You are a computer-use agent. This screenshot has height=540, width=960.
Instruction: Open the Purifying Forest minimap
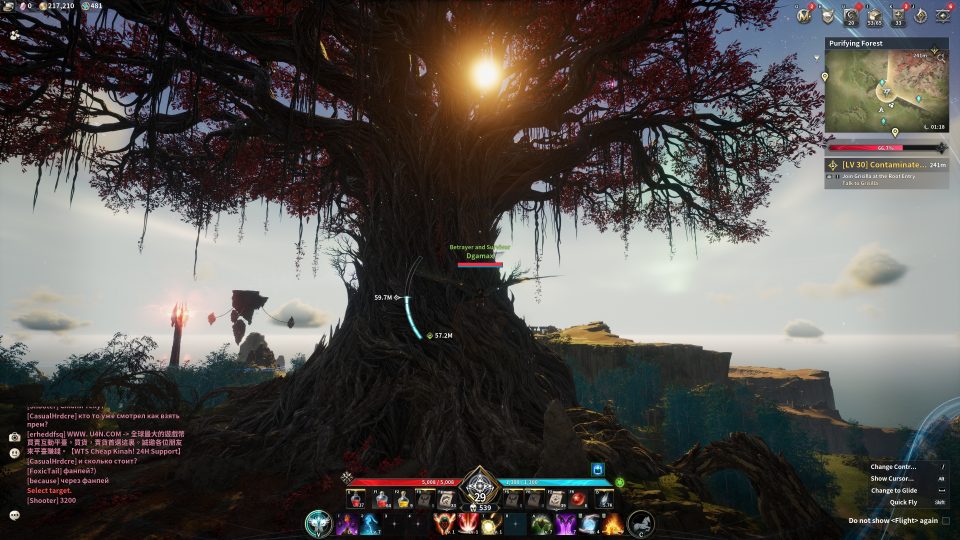(886, 91)
